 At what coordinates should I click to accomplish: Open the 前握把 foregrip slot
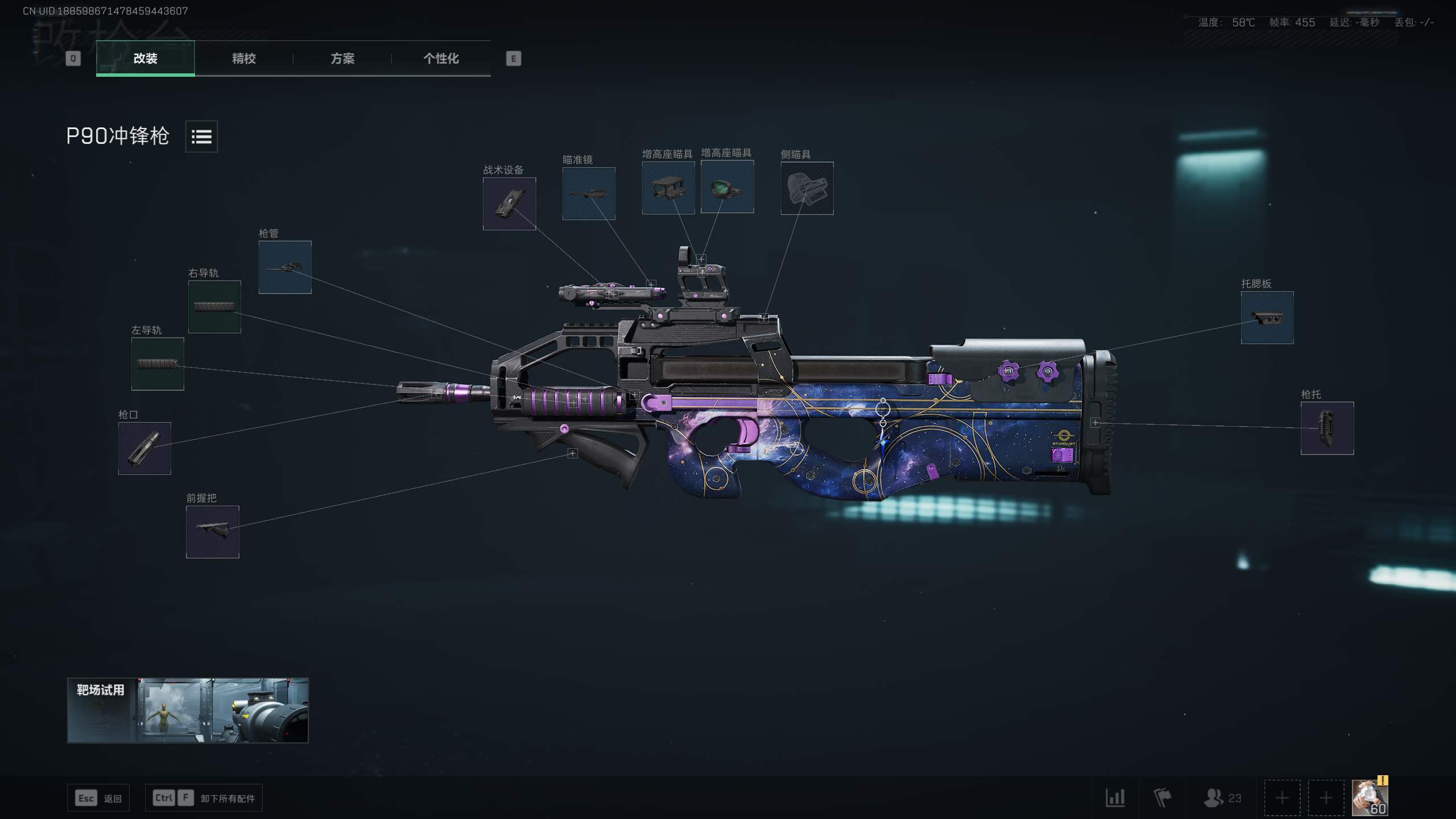212,532
